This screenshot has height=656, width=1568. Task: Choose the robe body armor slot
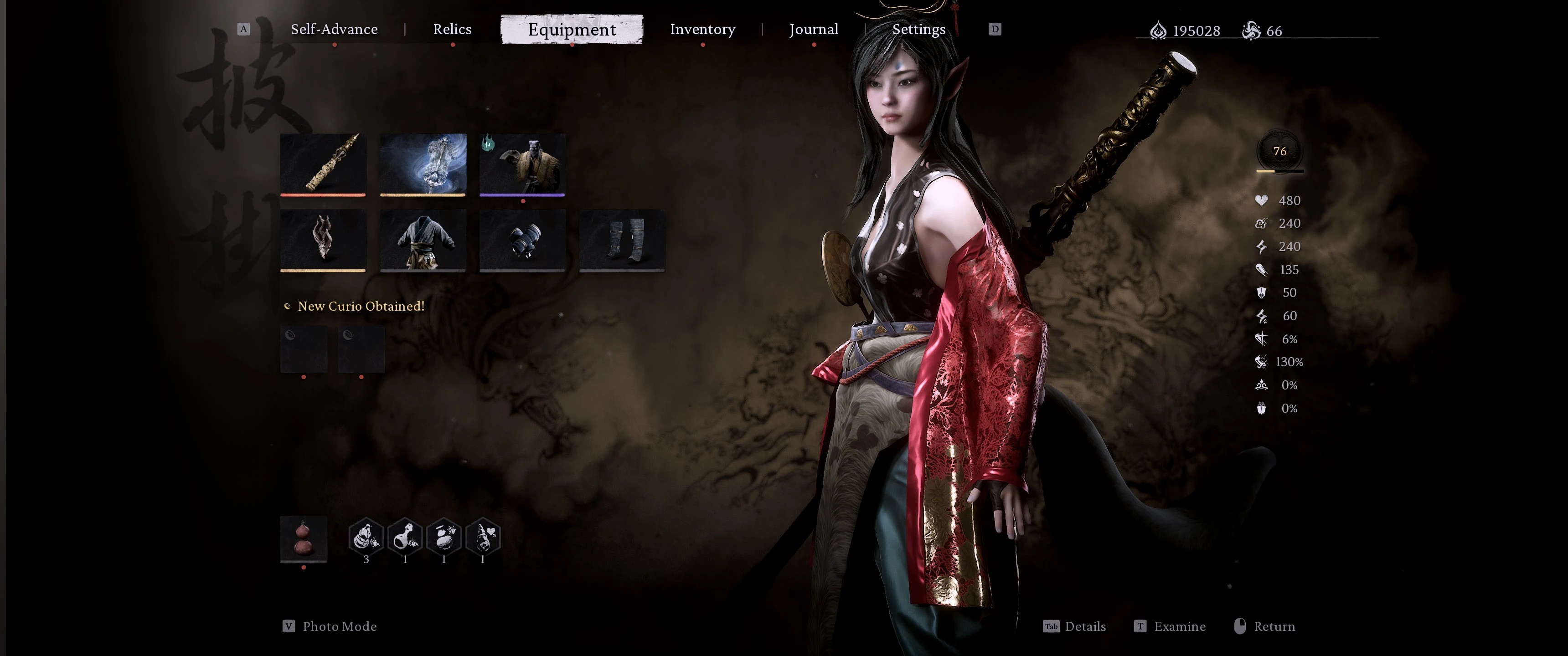pos(423,240)
